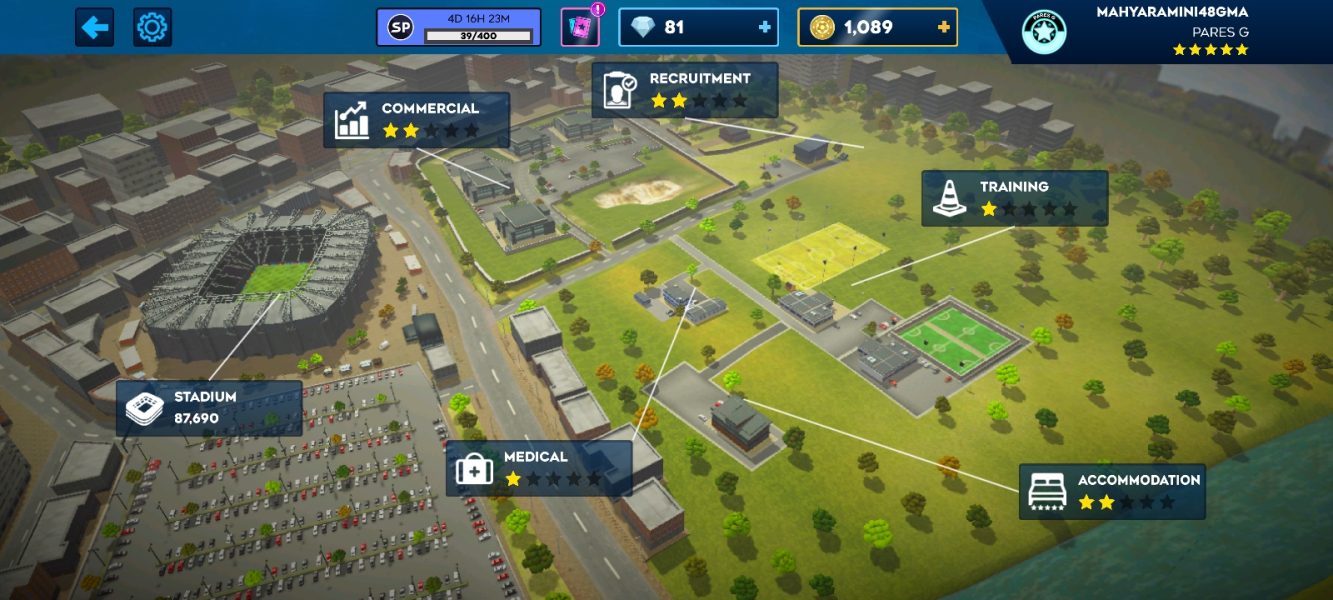The image size is (1333, 600).
Task: Add more diamonds with the plus button
Action: 765,27
